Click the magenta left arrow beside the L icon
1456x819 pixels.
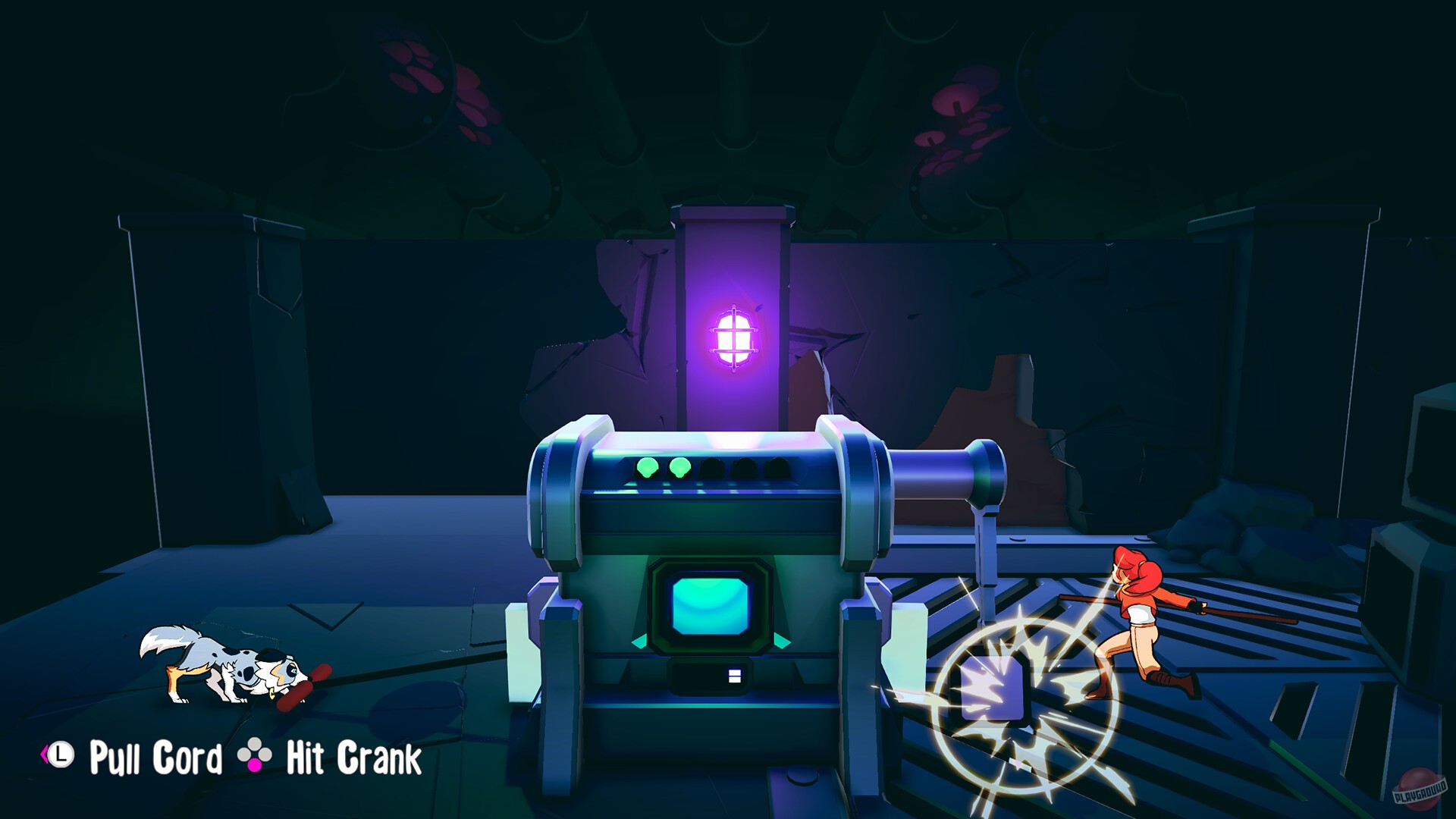click(44, 755)
